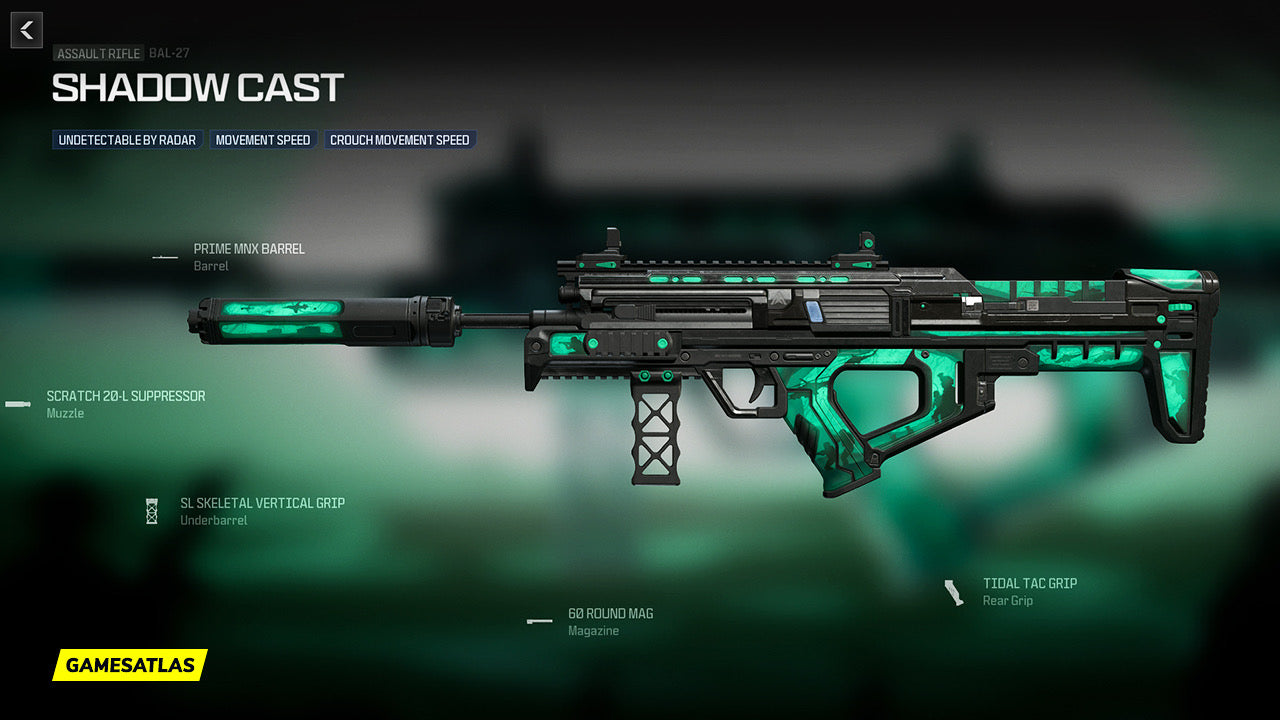Viewport: 1280px width, 720px height.
Task: Click the Assault Rifle category label
Action: point(98,53)
